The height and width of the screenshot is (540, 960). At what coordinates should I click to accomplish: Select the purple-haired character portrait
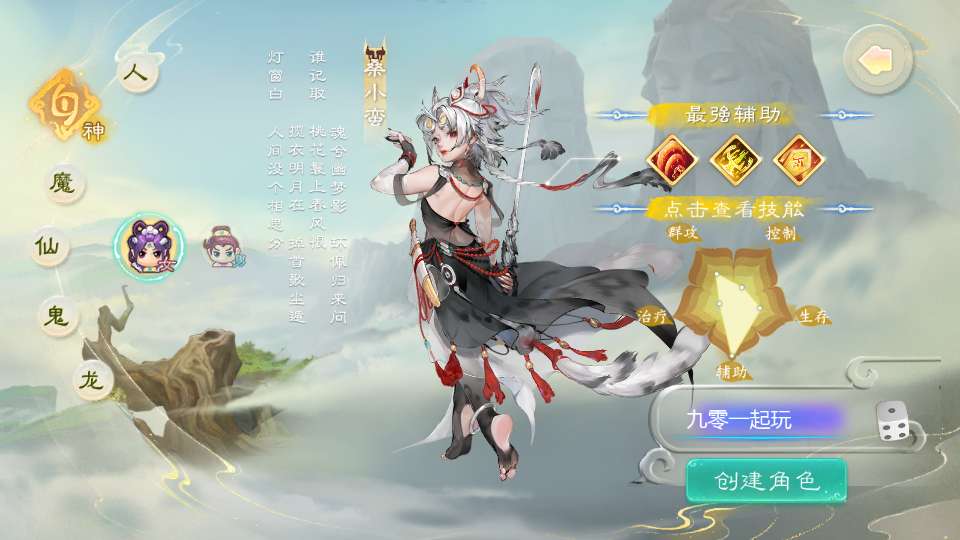149,245
